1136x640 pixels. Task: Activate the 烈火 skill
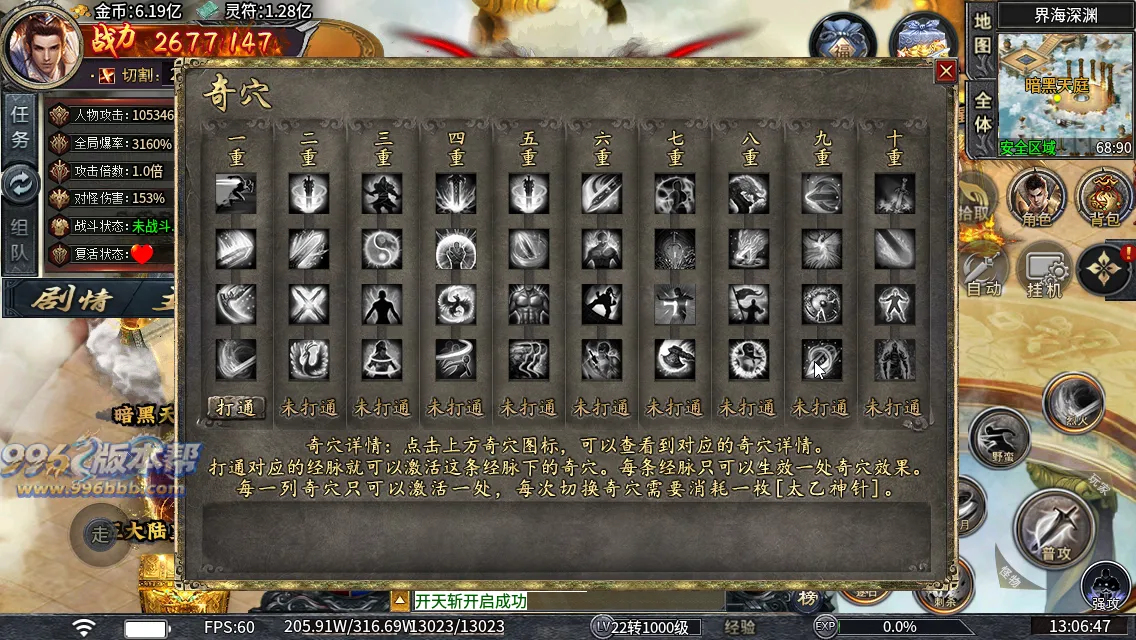click(x=1073, y=402)
